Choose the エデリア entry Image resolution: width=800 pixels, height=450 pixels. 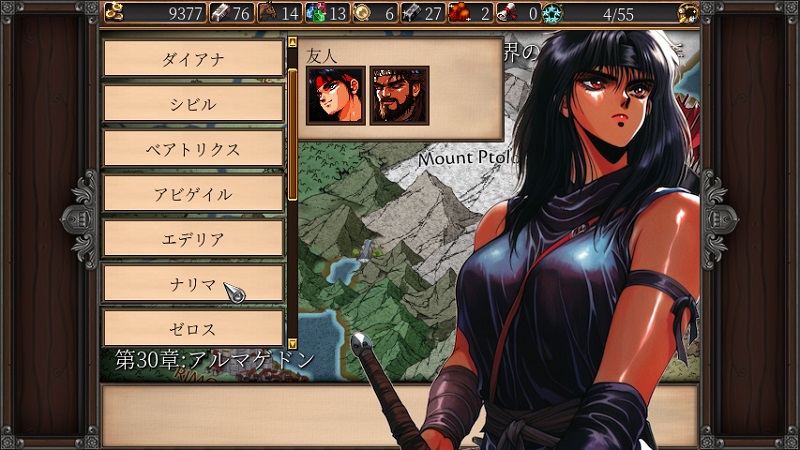[x=193, y=238]
